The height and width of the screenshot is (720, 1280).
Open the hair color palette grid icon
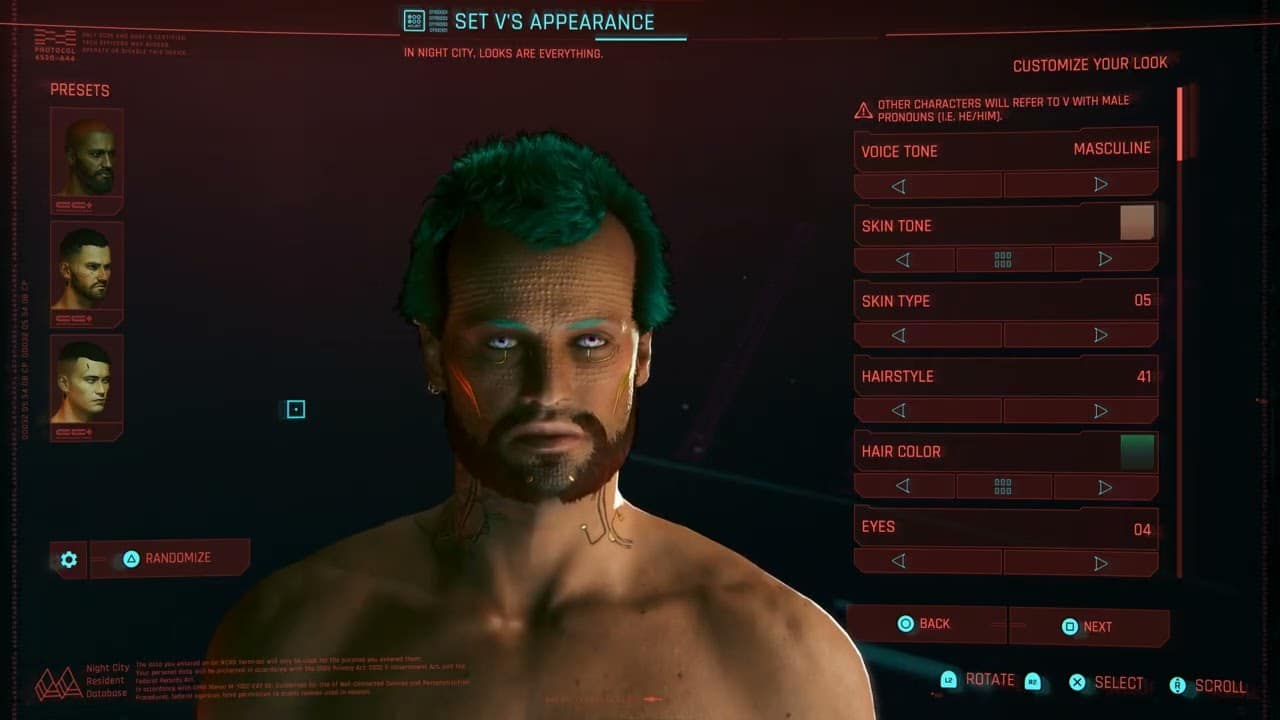[x=1004, y=487]
